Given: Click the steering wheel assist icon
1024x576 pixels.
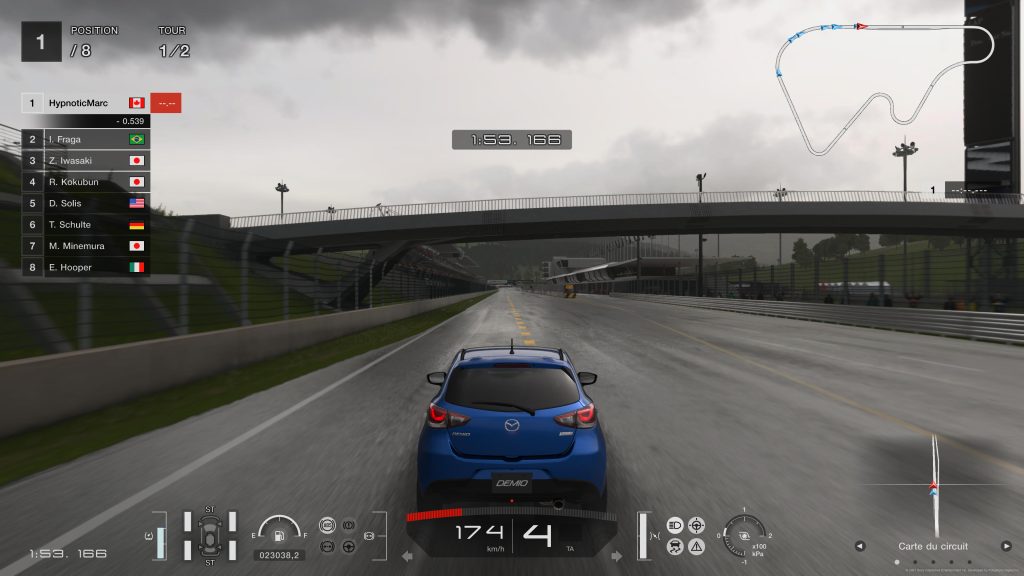Looking at the screenshot, I should 349,546.
